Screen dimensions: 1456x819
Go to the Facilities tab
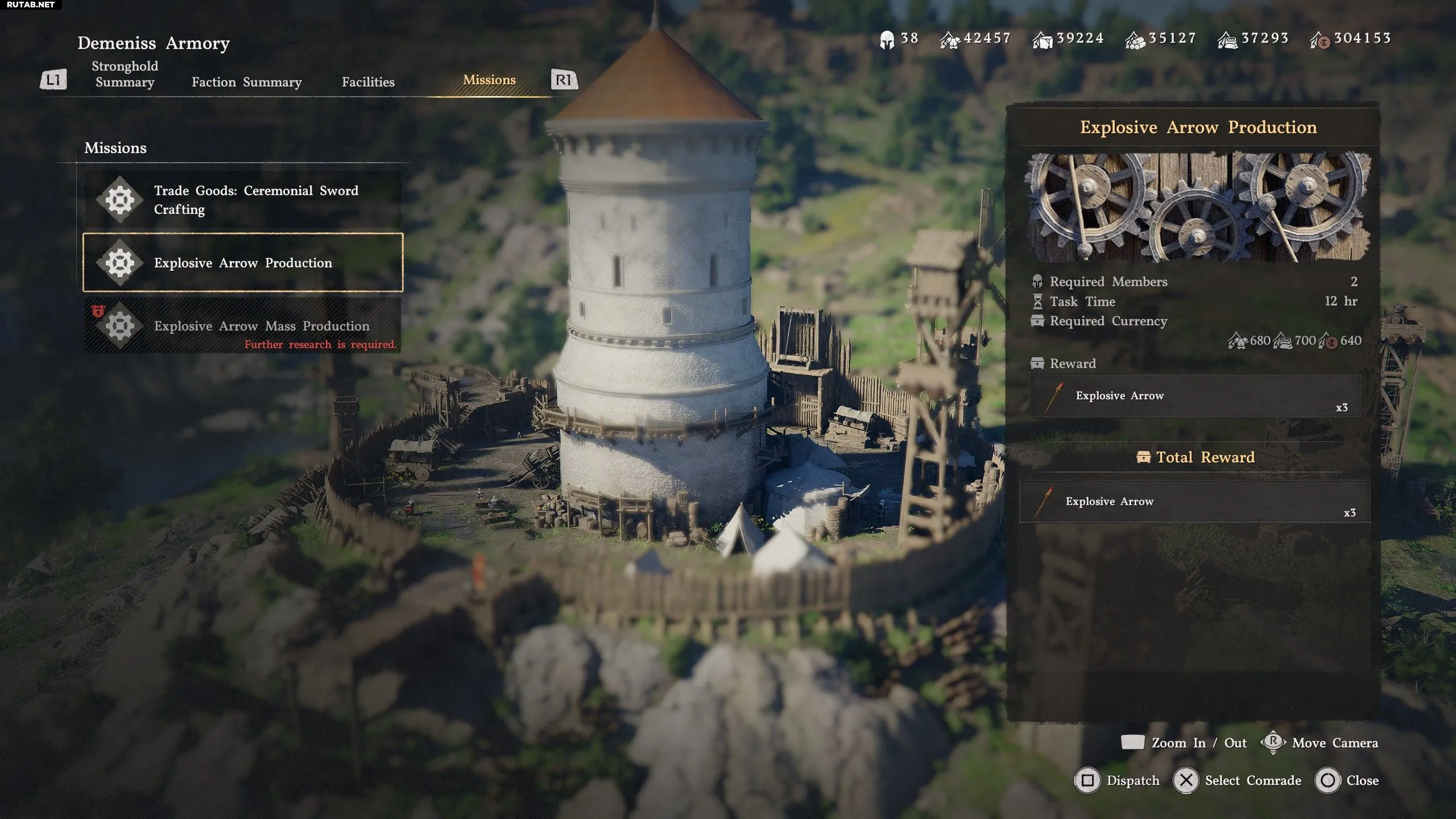[x=368, y=82]
